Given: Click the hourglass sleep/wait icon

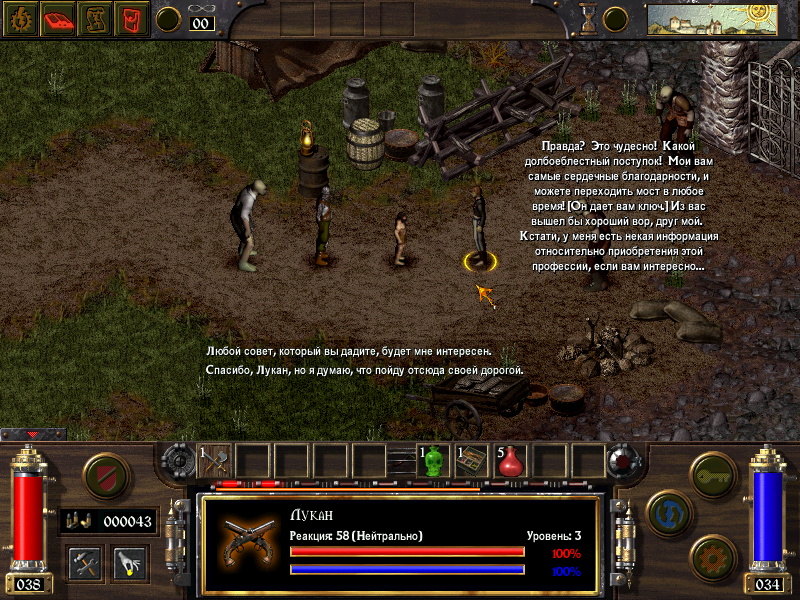Looking at the screenshot, I should pos(588,18).
